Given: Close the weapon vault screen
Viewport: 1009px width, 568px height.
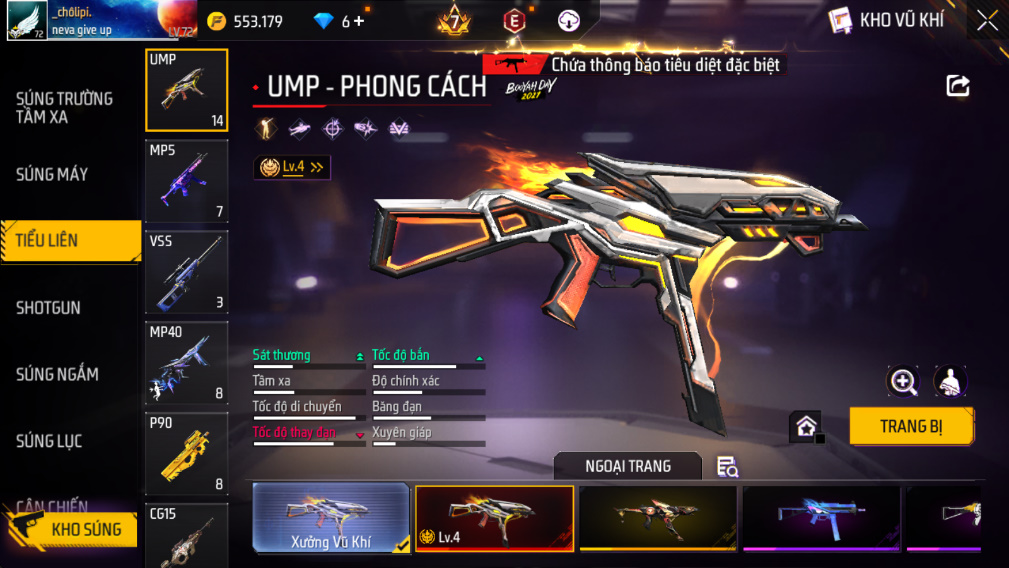Looking at the screenshot, I should point(987,21).
